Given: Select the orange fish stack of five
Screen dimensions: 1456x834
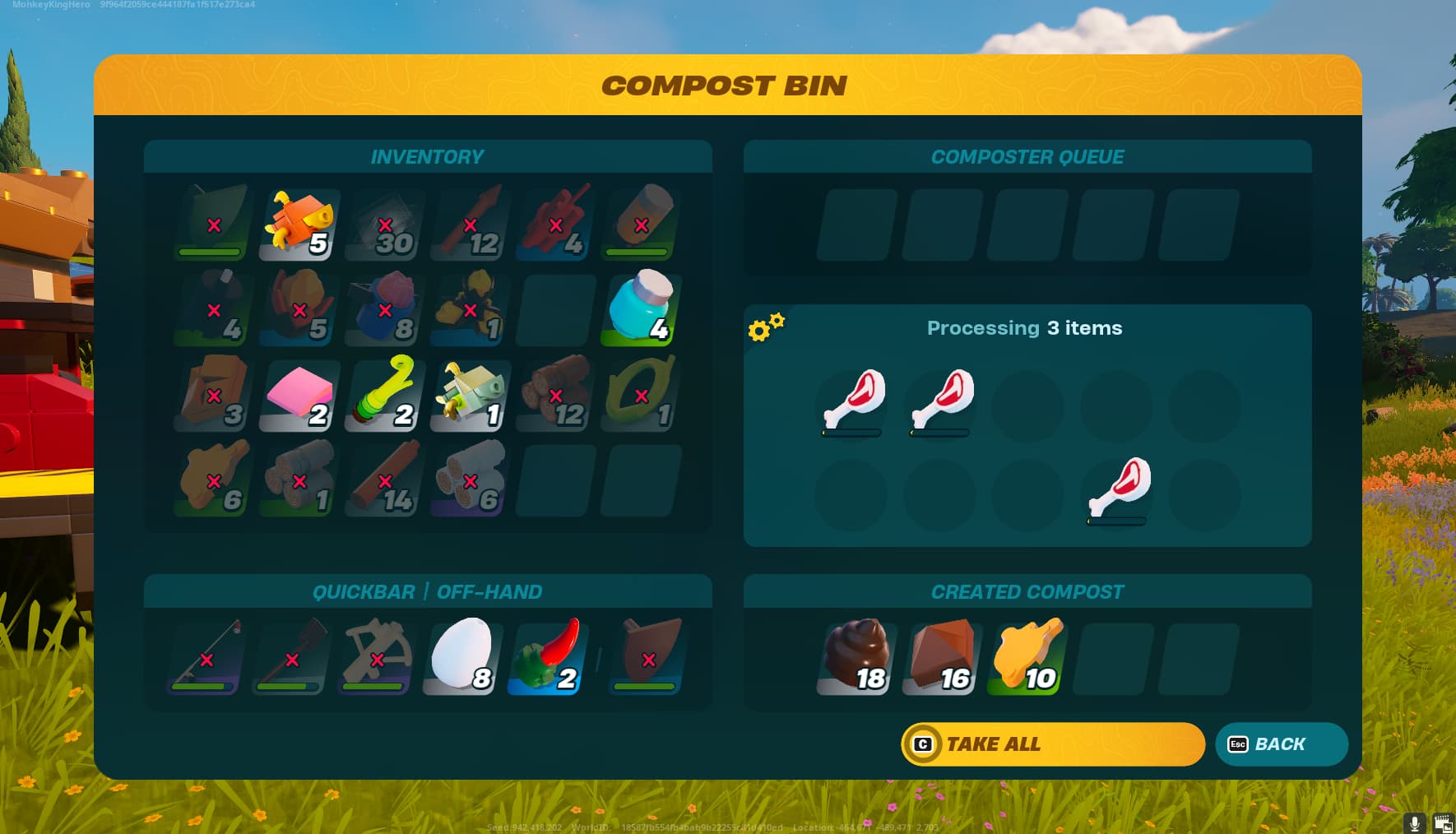Looking at the screenshot, I should [298, 222].
